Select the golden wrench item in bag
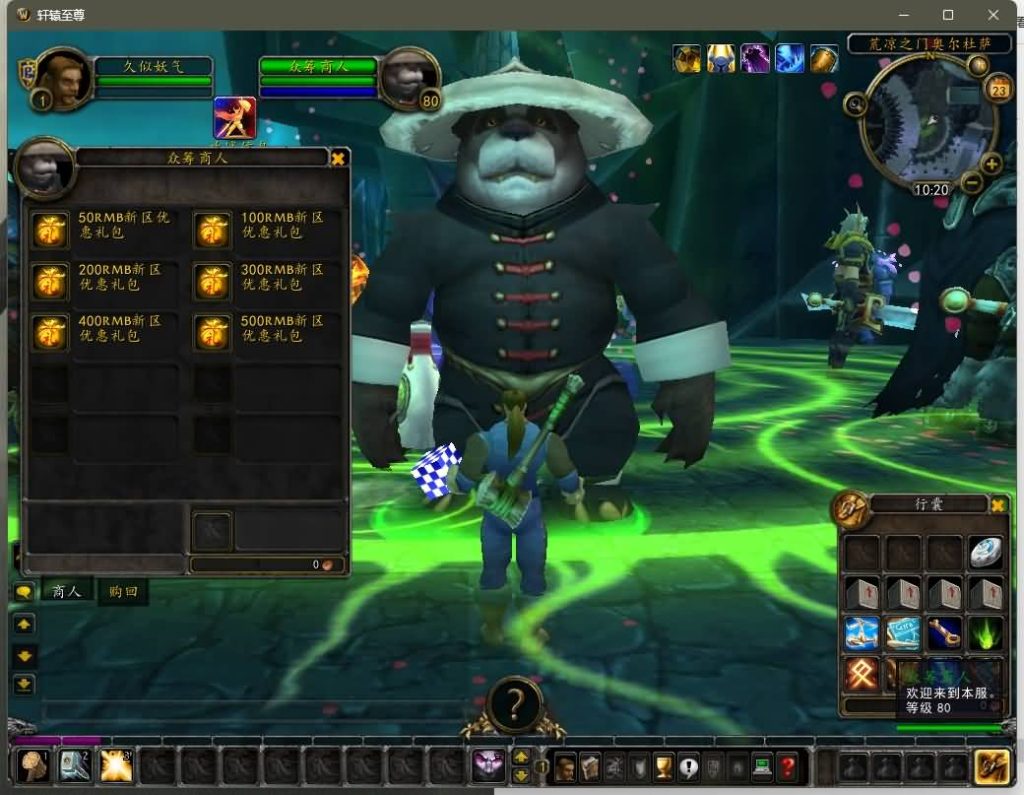The width and height of the screenshot is (1024, 795). pyautogui.click(x=943, y=633)
